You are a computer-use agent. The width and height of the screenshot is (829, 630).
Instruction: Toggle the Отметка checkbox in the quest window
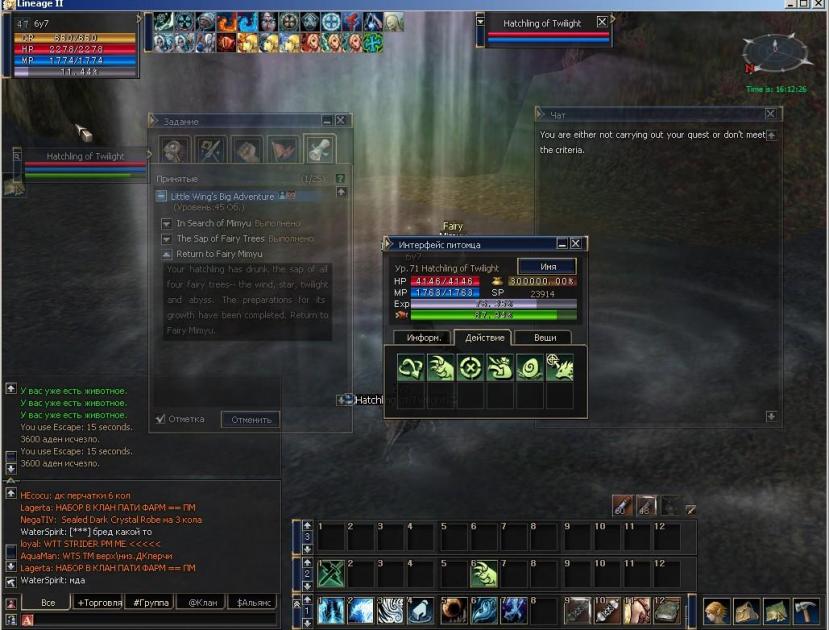point(162,419)
